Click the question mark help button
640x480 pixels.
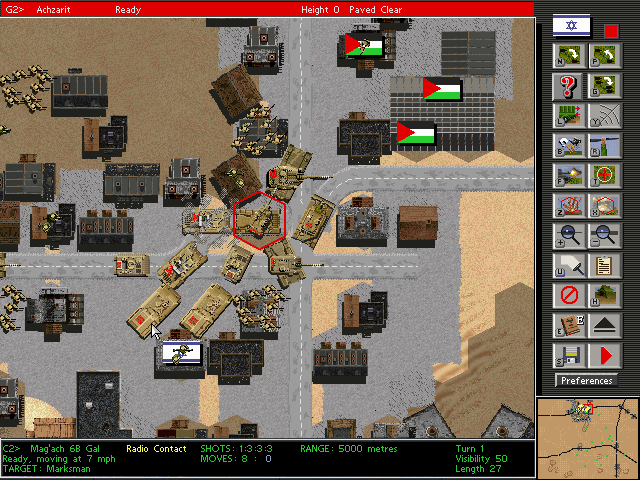(567, 86)
